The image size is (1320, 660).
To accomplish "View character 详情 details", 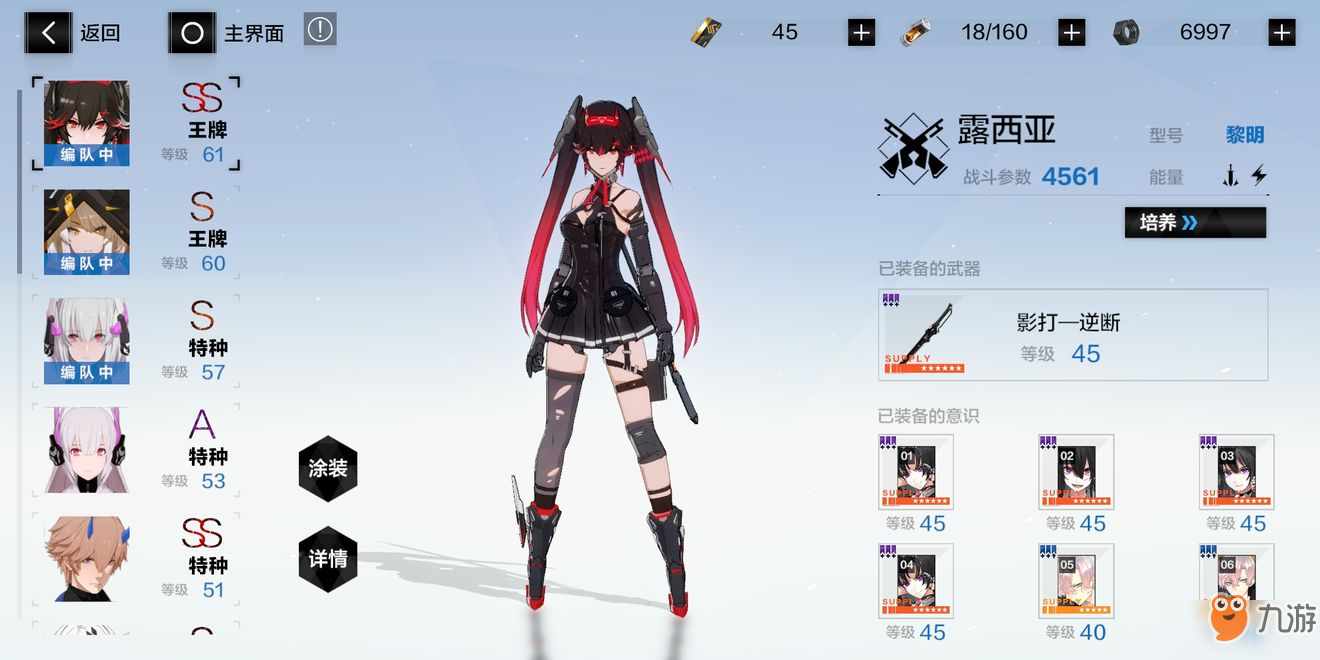I will point(327,558).
